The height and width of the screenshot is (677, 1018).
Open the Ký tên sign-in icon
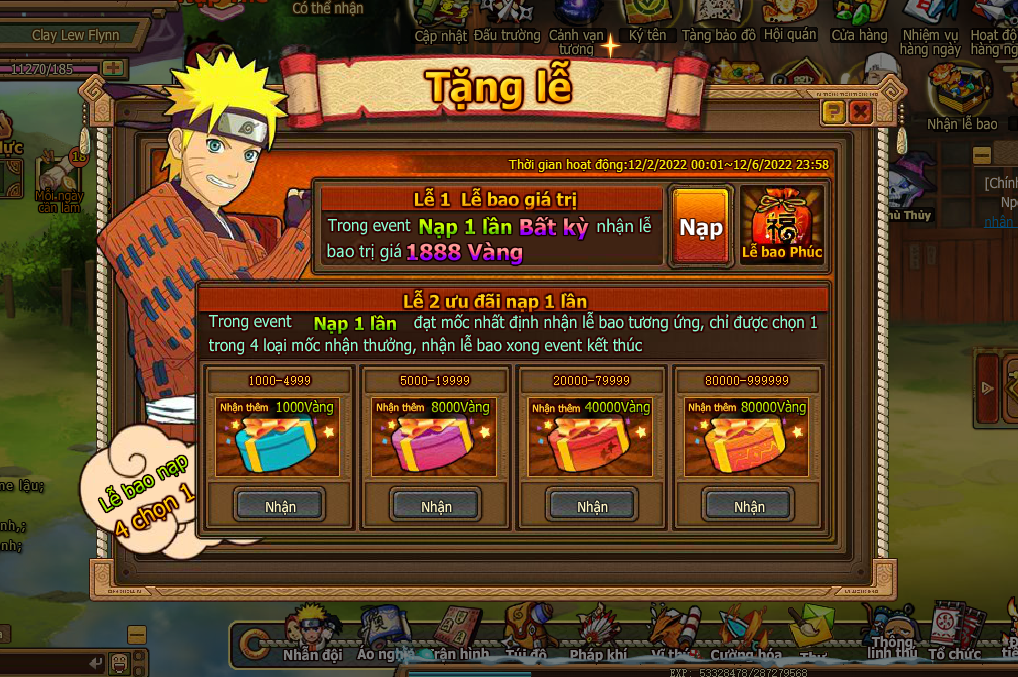point(647,20)
